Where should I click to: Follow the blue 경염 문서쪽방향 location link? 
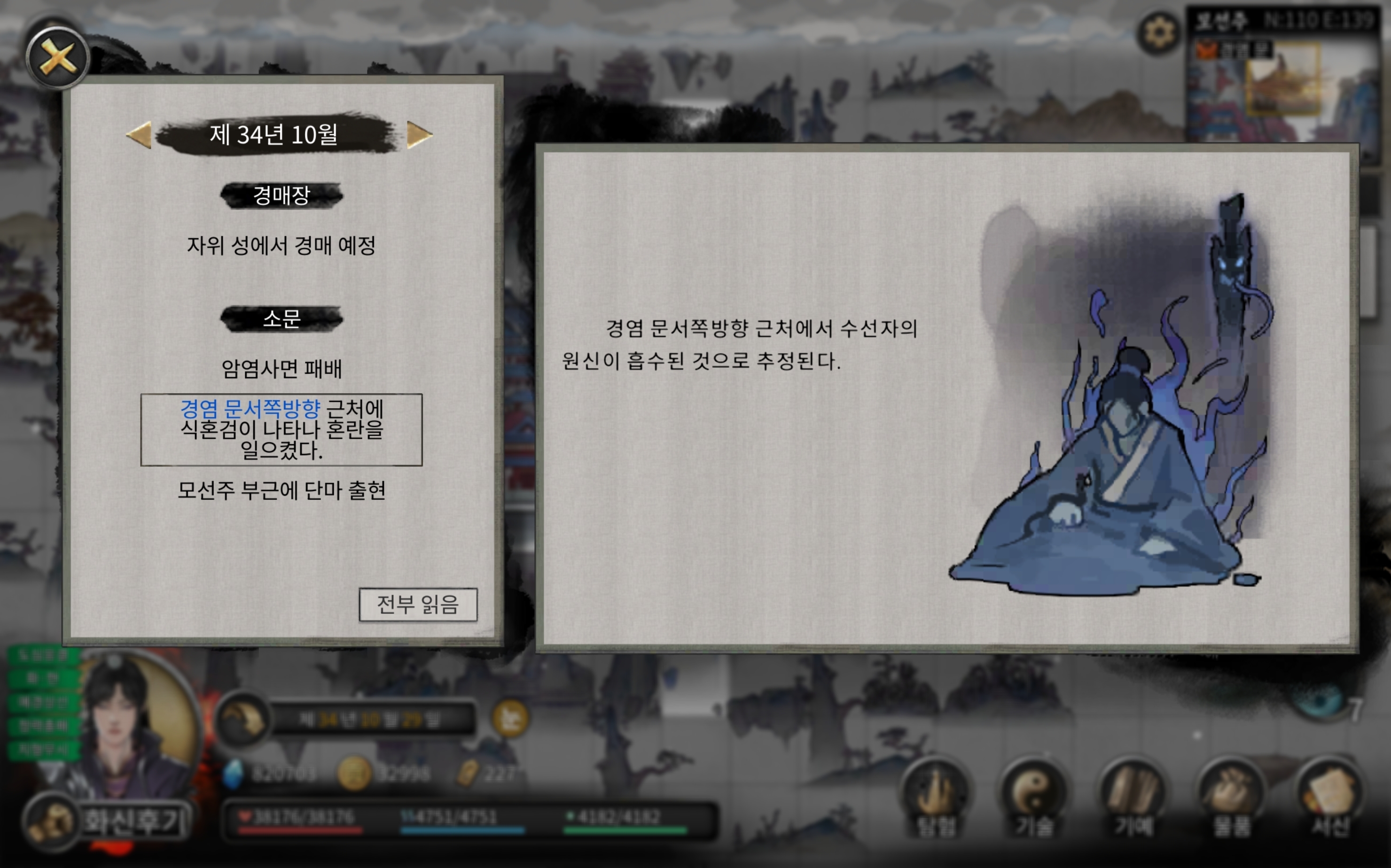pyautogui.click(x=250, y=409)
